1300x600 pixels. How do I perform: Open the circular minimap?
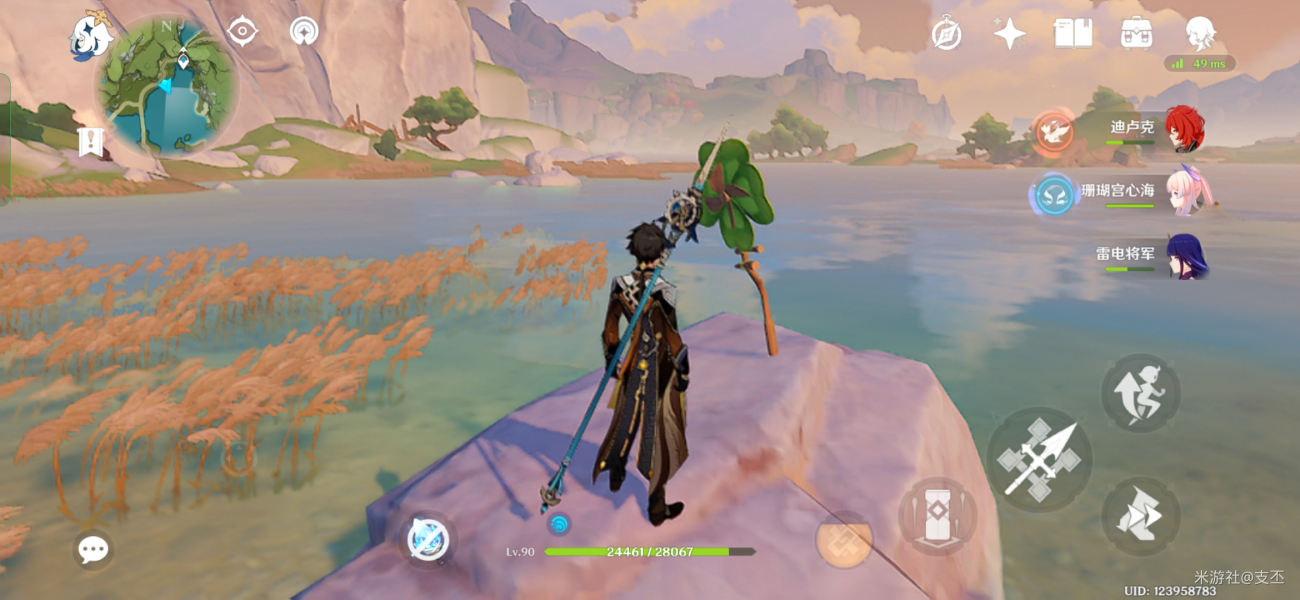click(167, 85)
